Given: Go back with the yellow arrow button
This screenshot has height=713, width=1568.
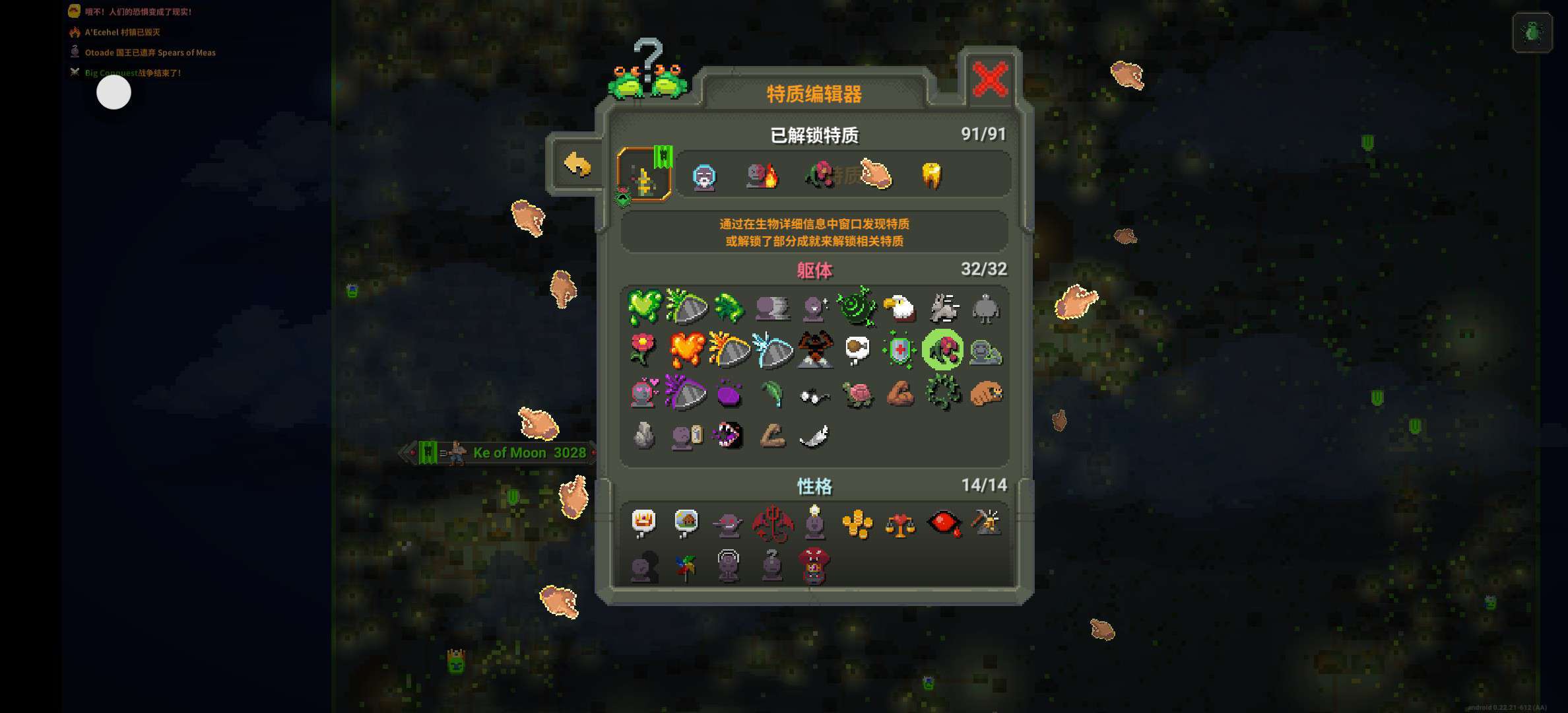Looking at the screenshot, I should (577, 165).
